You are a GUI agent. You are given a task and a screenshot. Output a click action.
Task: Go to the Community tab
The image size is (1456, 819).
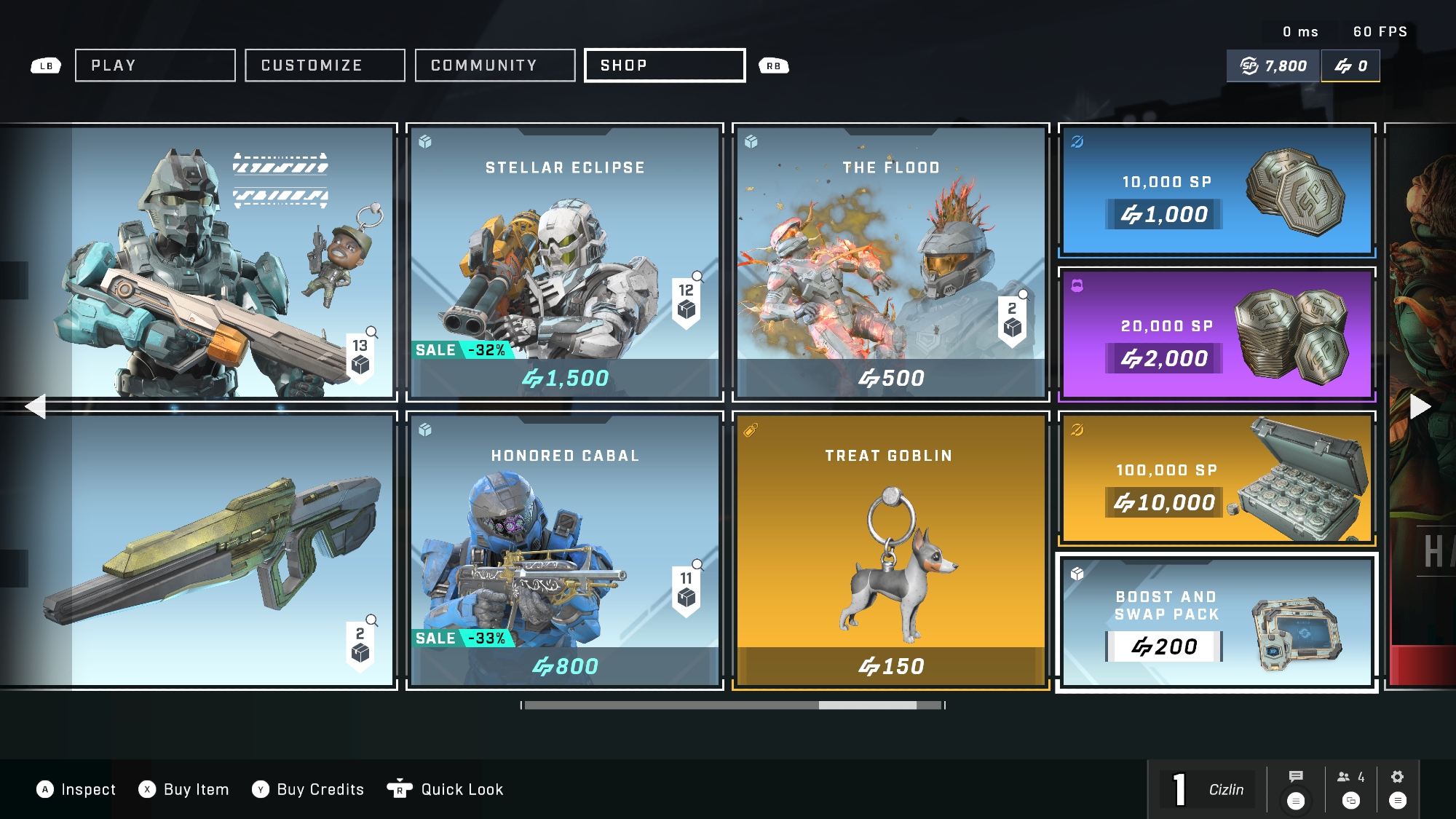[495, 66]
